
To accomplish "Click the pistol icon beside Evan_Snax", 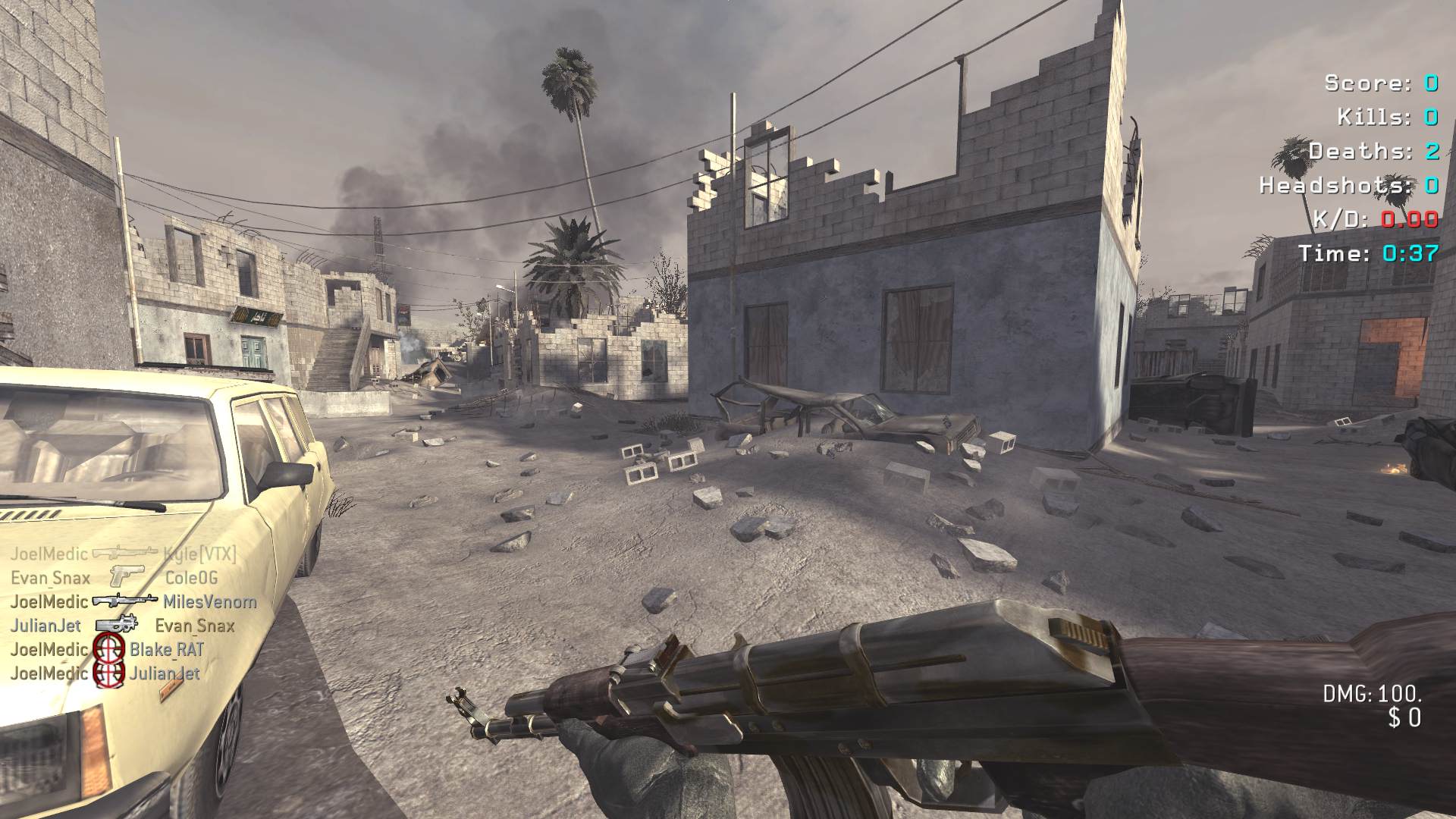I will pyautogui.click(x=125, y=576).
